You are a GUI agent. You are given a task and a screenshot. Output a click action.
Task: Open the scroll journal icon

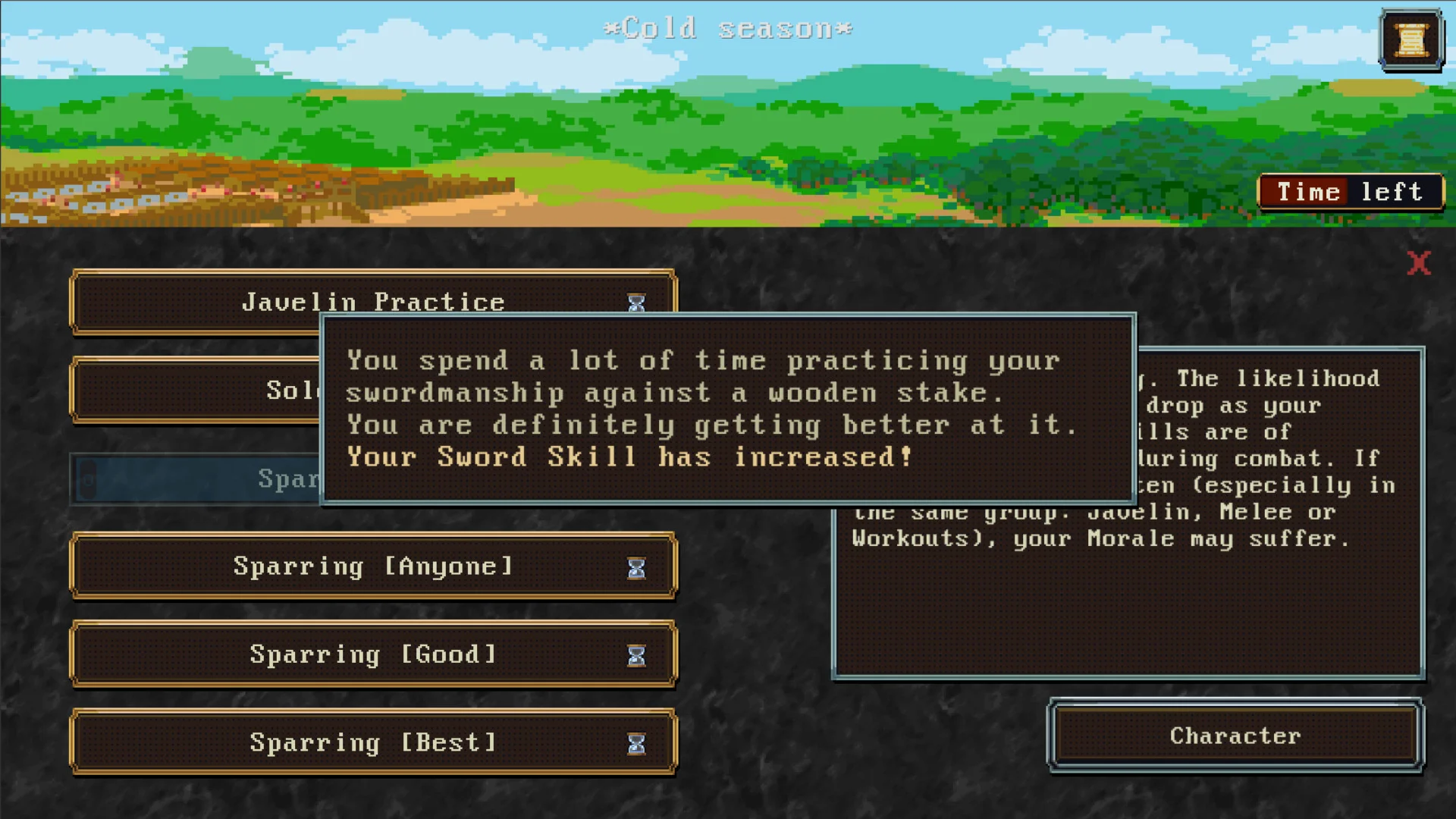click(1411, 40)
